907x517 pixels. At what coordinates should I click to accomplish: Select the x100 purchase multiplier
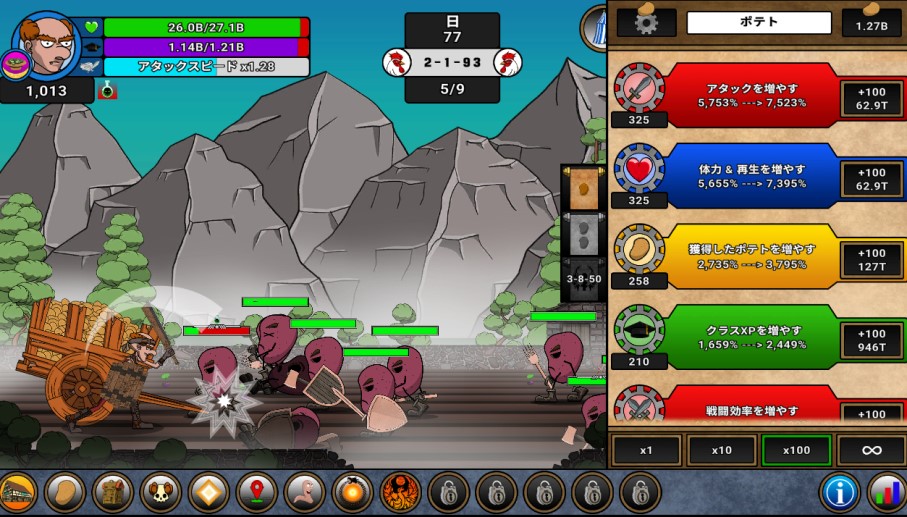(x=796, y=450)
